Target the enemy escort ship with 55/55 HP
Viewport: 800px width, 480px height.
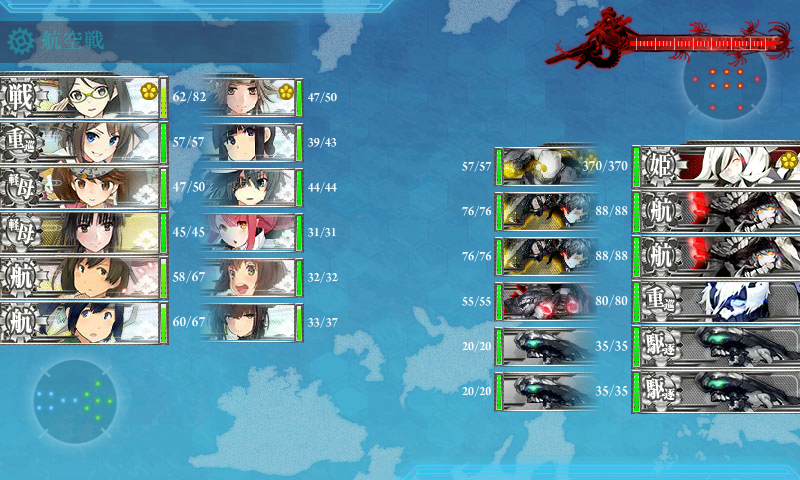tap(545, 300)
